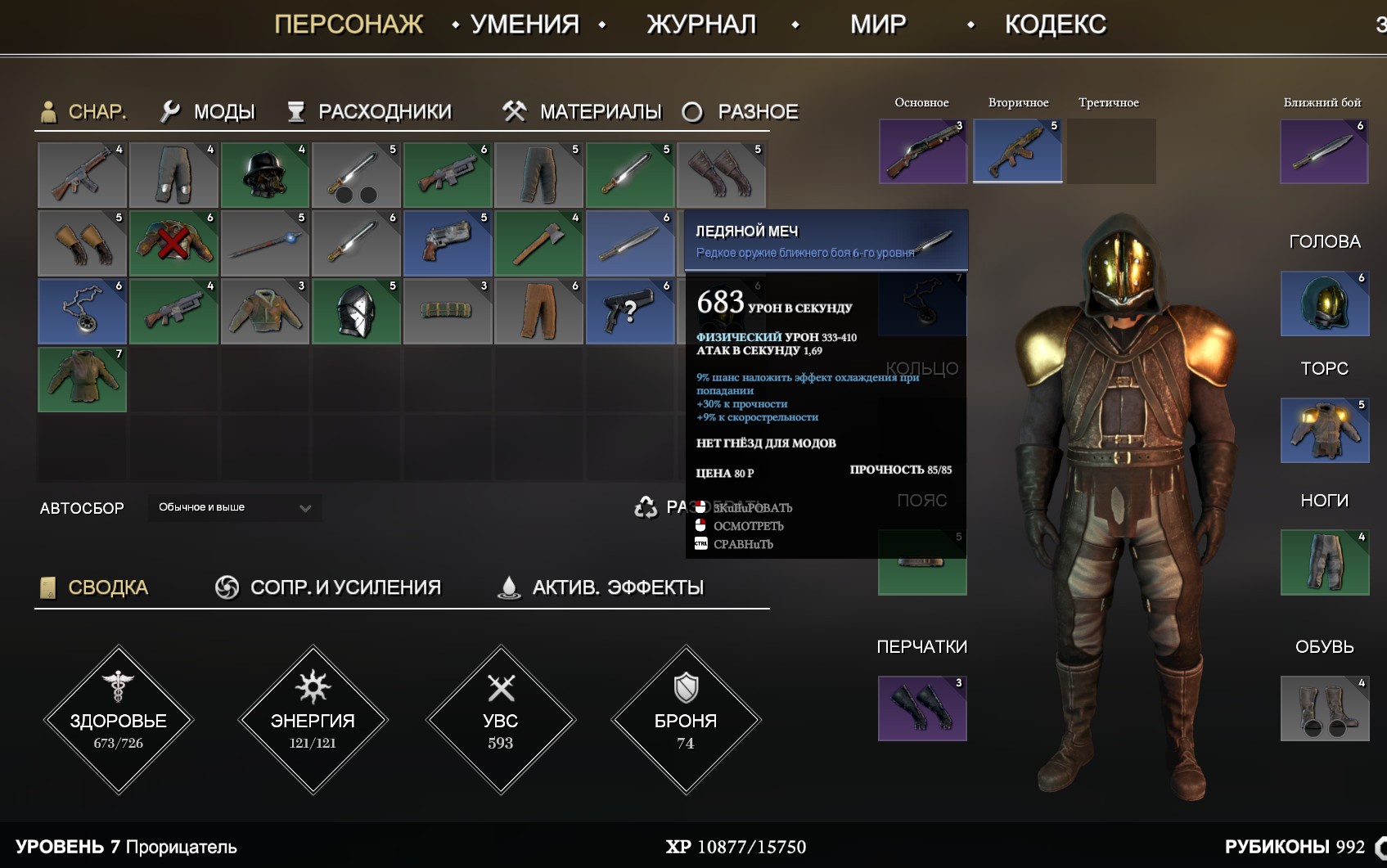Select the red-crossed jacket item
Screen dimensions: 1387x868
pyautogui.click(x=173, y=243)
